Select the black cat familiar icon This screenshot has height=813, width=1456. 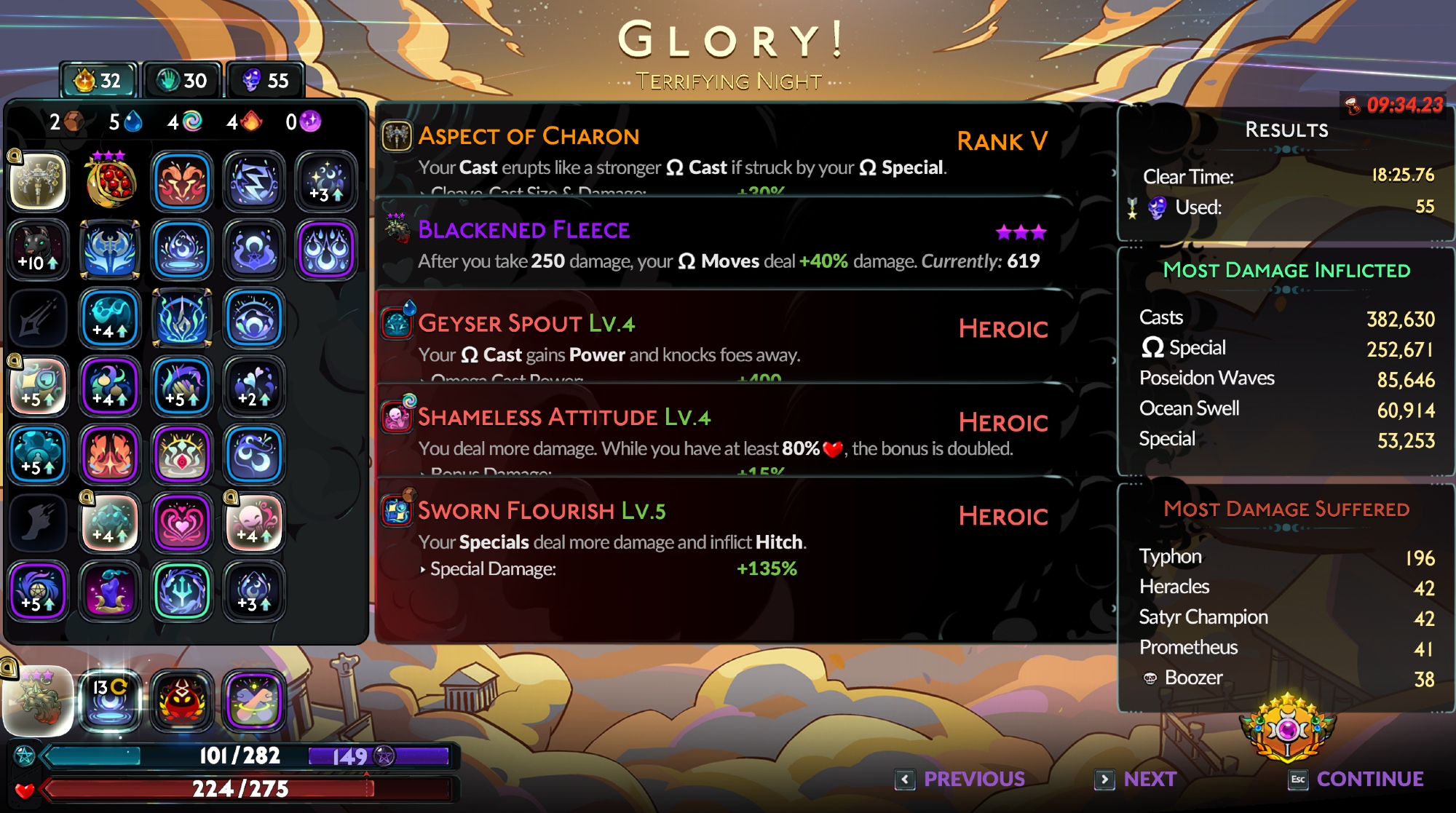[38, 250]
